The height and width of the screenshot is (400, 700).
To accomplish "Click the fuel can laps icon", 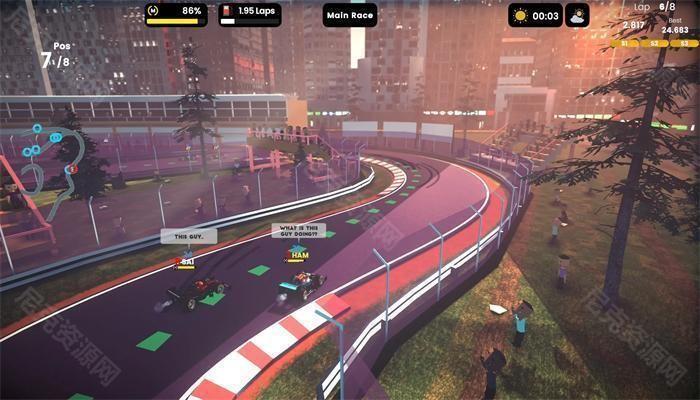I will click(x=228, y=13).
